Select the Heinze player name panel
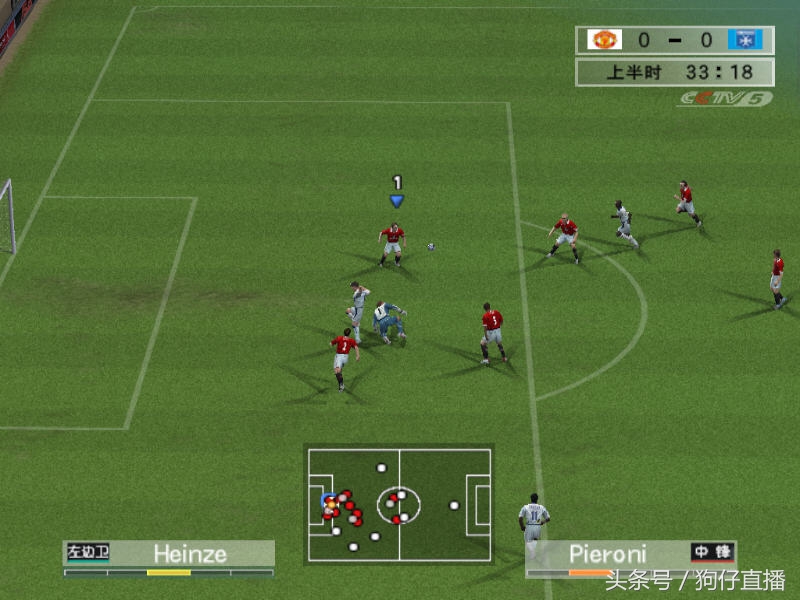The width and height of the screenshot is (800, 600). pyautogui.click(x=169, y=554)
